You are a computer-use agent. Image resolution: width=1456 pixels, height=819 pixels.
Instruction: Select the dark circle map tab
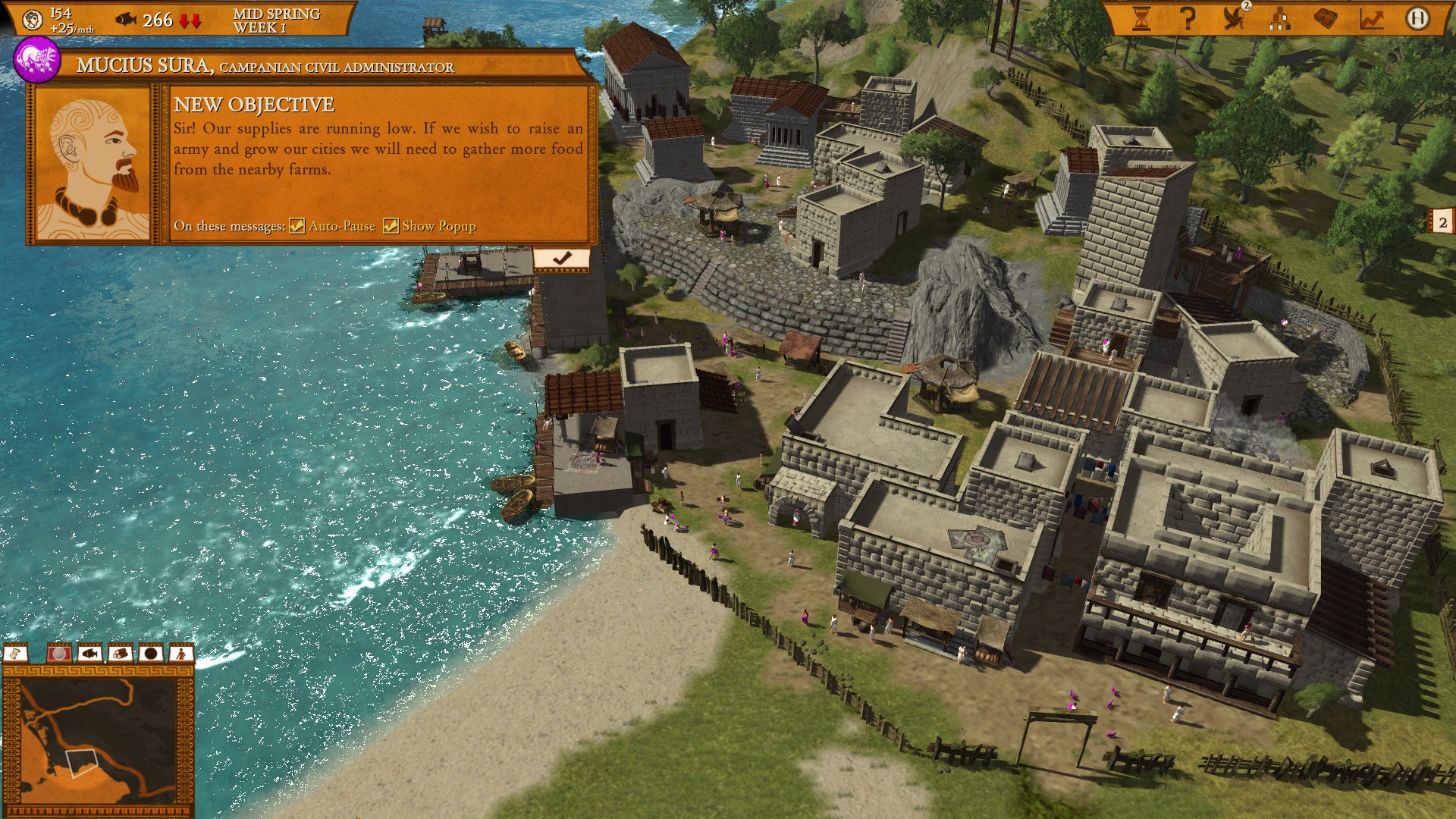pos(150,653)
